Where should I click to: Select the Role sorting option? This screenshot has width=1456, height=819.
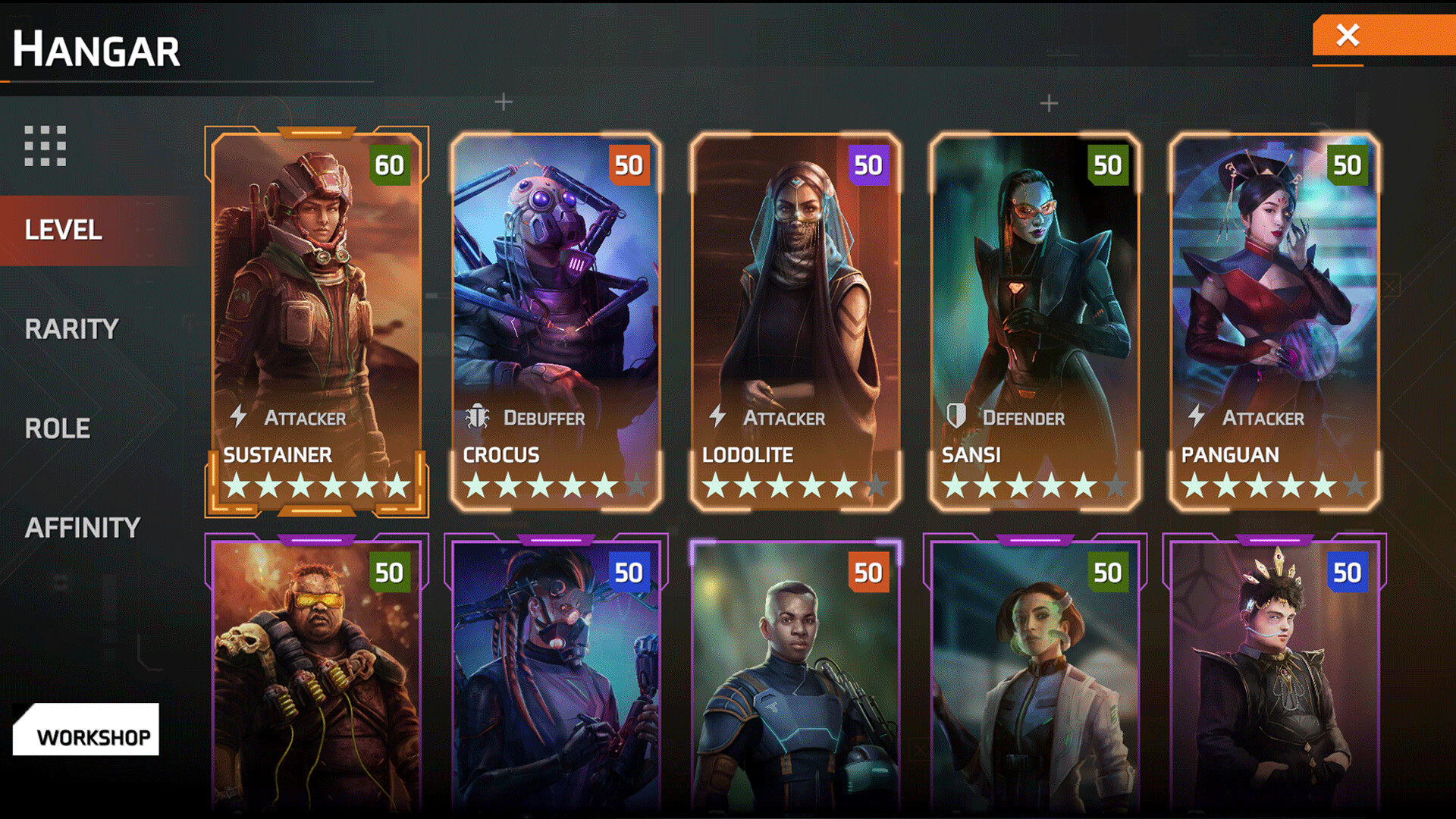pos(58,428)
